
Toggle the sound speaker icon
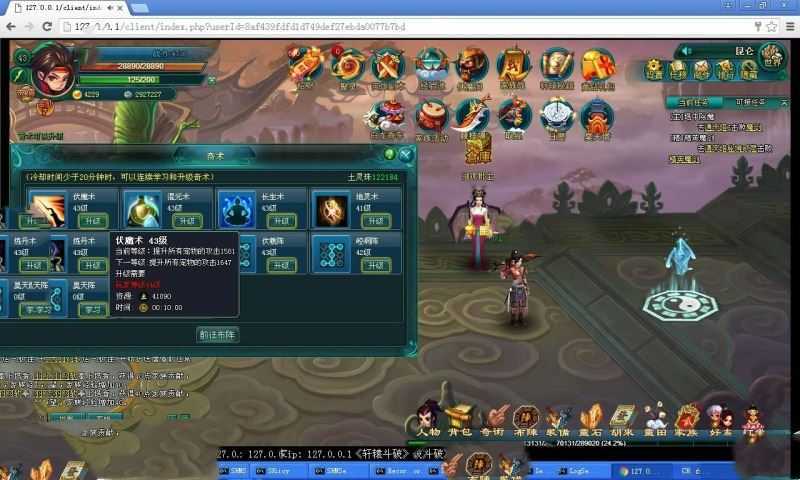(x=688, y=50)
